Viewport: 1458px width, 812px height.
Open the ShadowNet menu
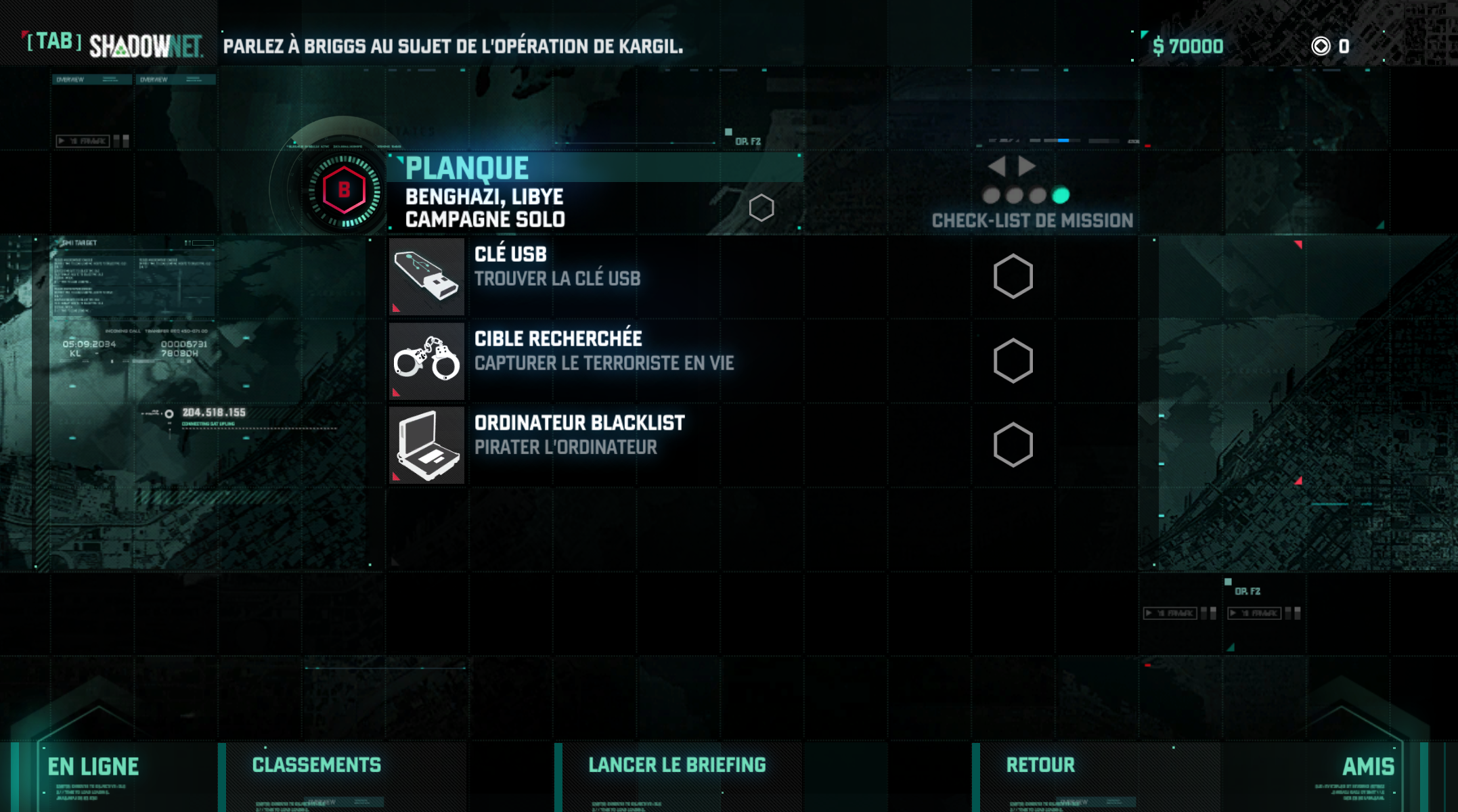(x=115, y=45)
